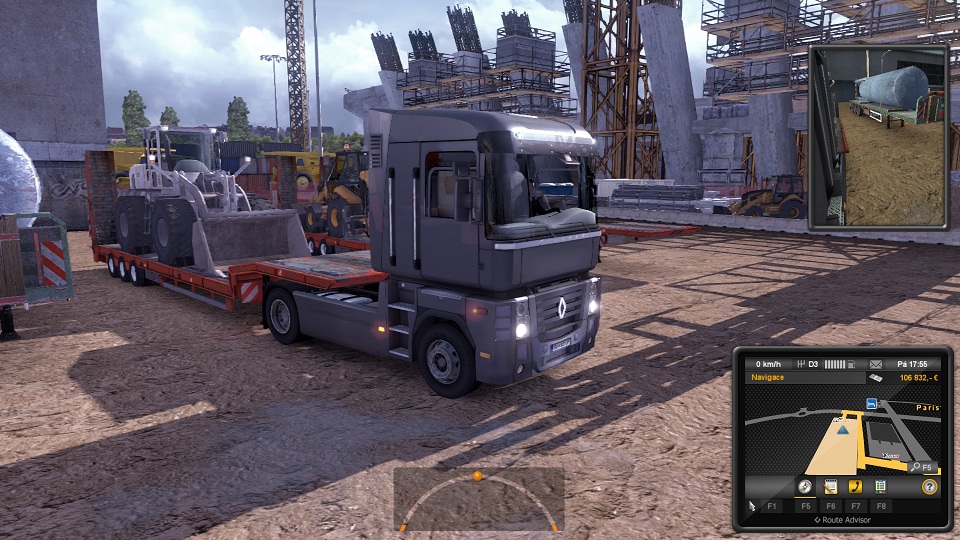Show the truck diagnostics tab
Screen dimensions: 960x540
pyautogui.click(x=880, y=487)
